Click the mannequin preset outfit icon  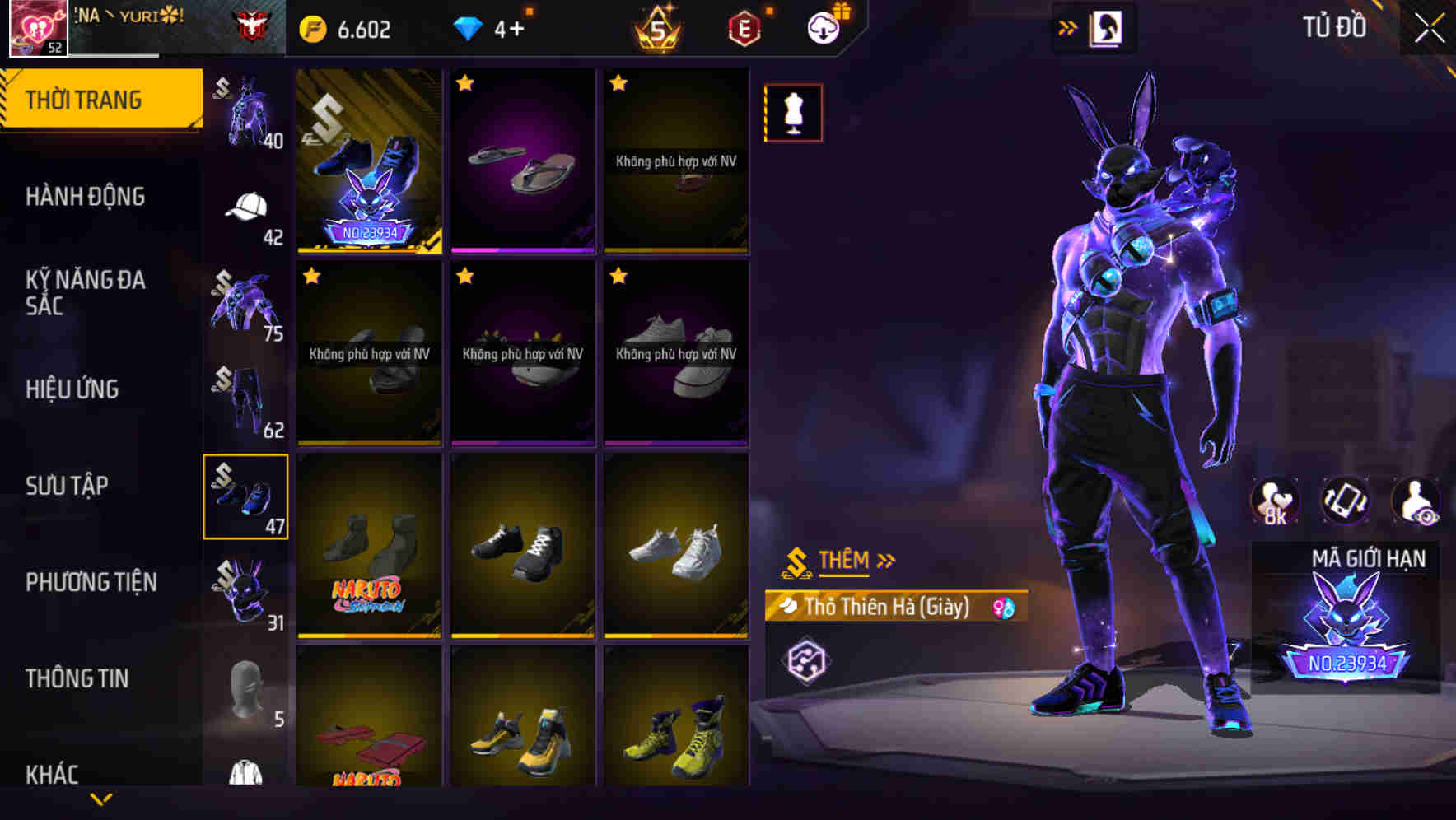tap(792, 113)
